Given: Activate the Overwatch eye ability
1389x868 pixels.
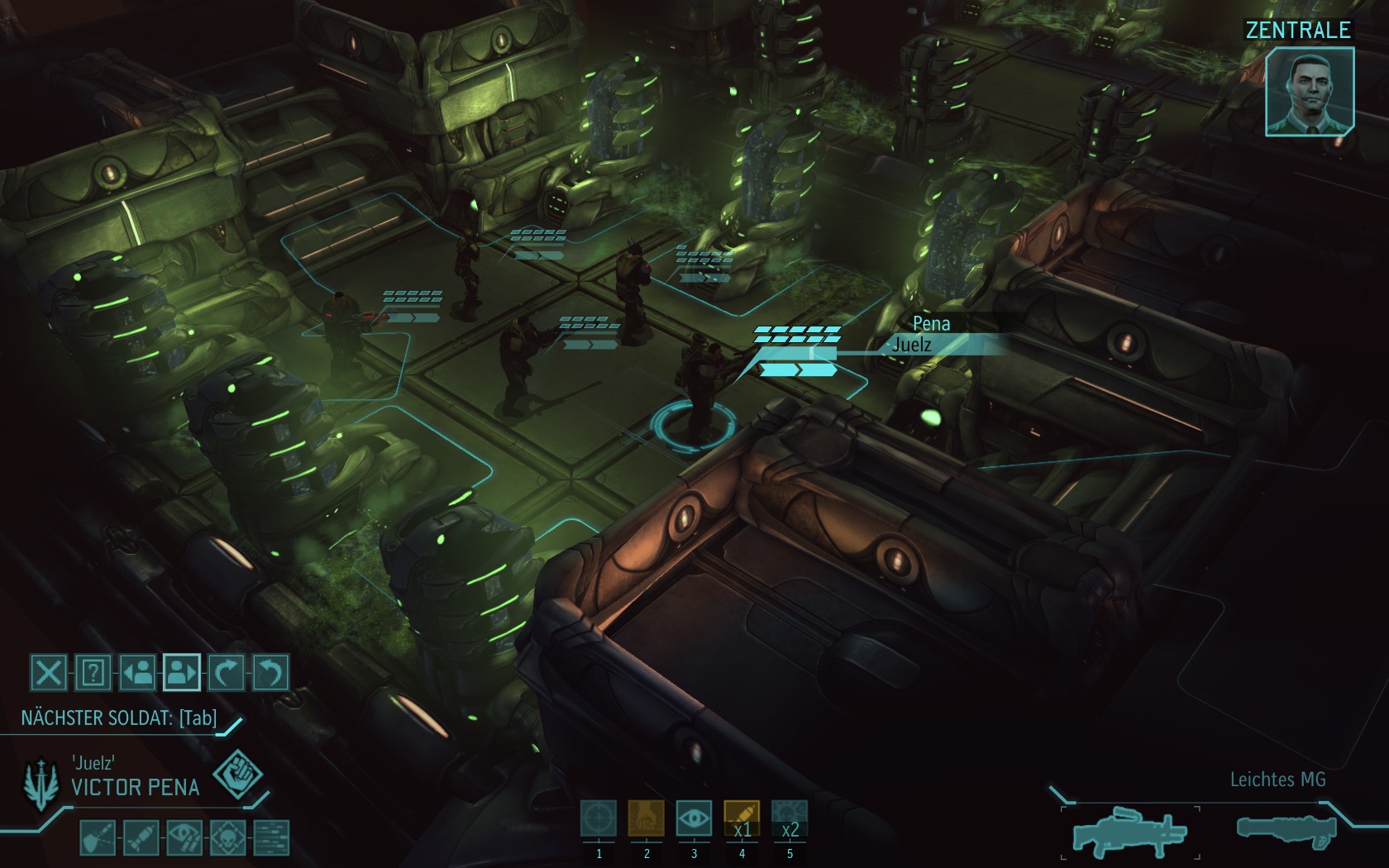Looking at the screenshot, I should (694, 819).
